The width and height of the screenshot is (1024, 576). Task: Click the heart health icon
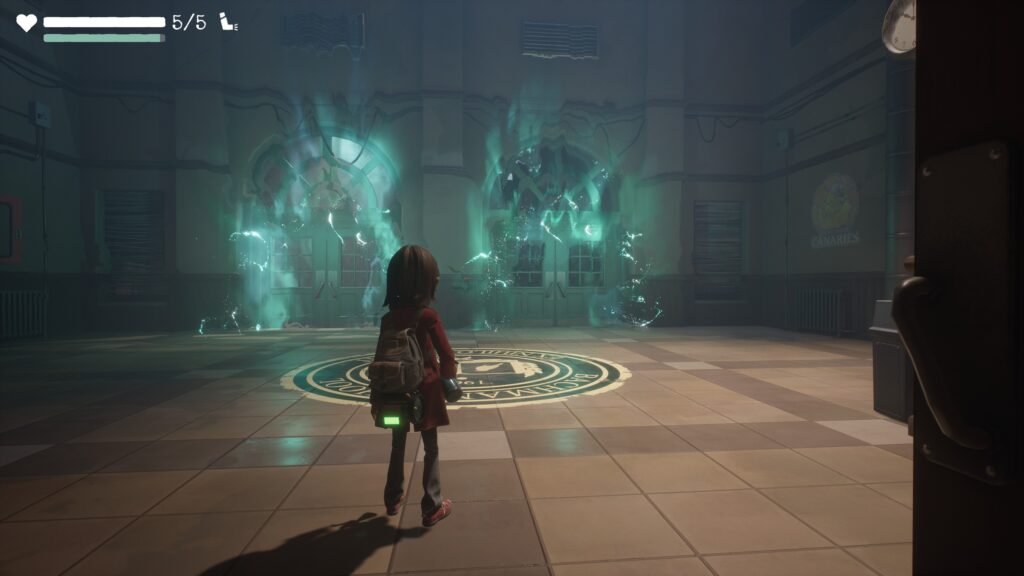(26, 23)
